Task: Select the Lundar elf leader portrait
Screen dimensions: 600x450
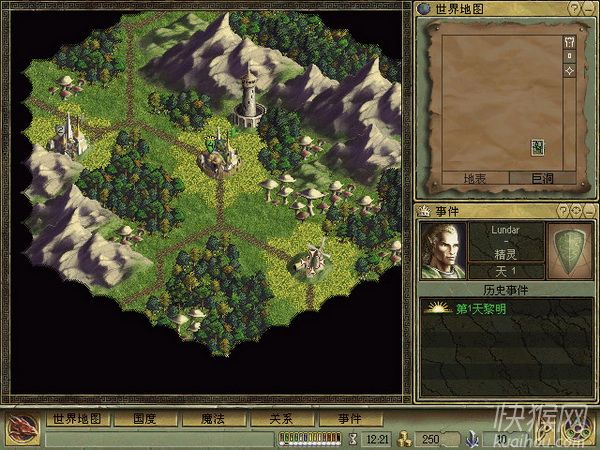Action: 442,250
